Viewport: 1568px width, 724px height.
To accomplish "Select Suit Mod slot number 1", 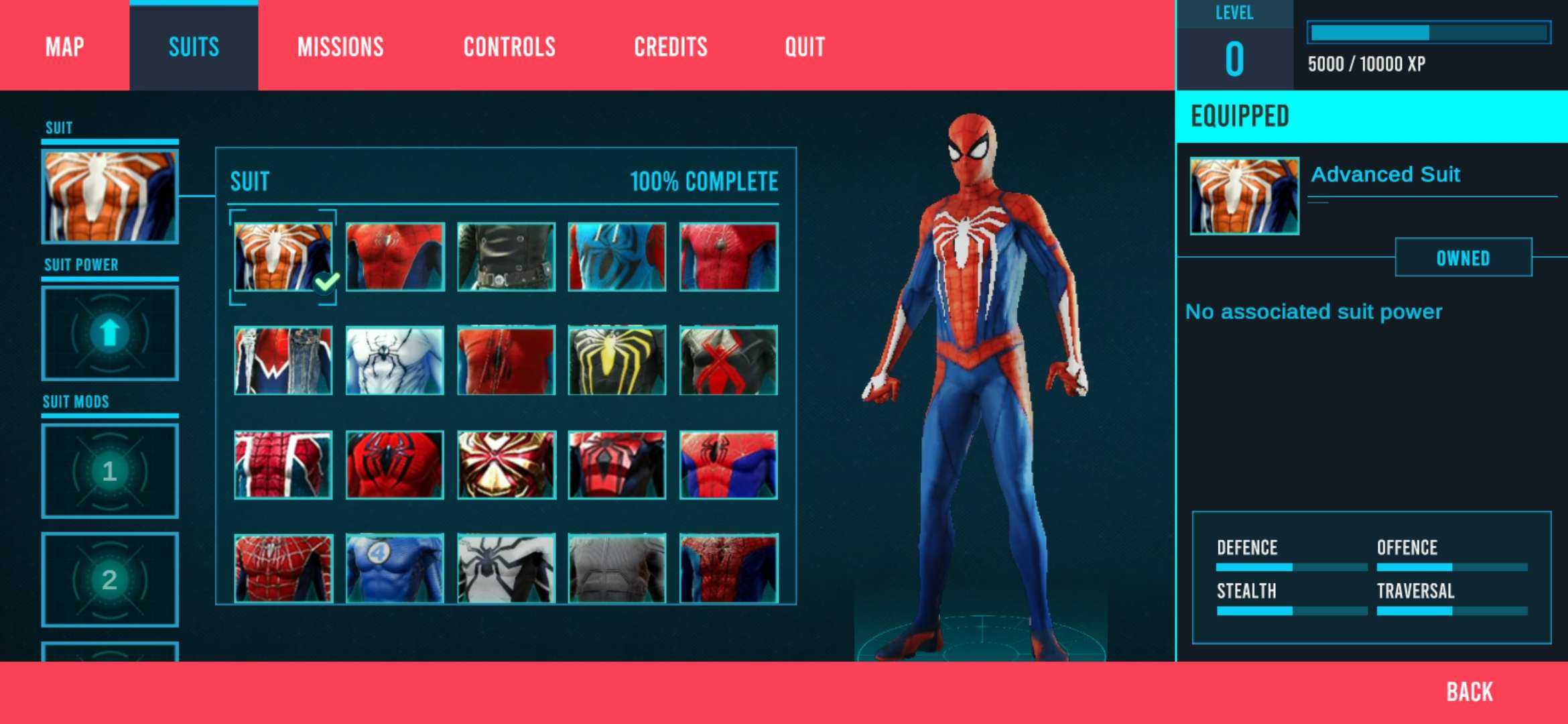I will tap(110, 471).
